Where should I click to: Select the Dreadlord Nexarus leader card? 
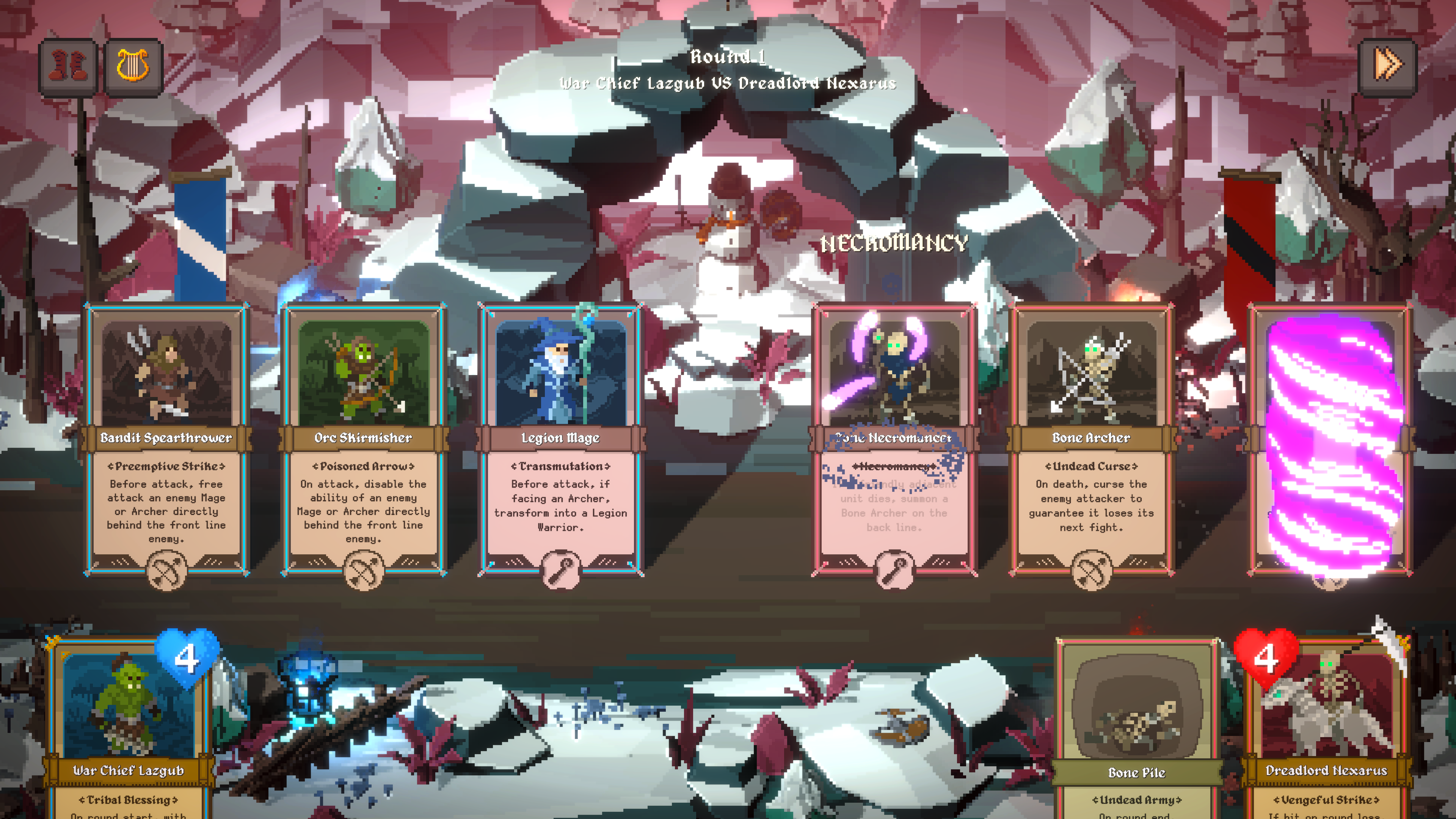tap(1326, 729)
